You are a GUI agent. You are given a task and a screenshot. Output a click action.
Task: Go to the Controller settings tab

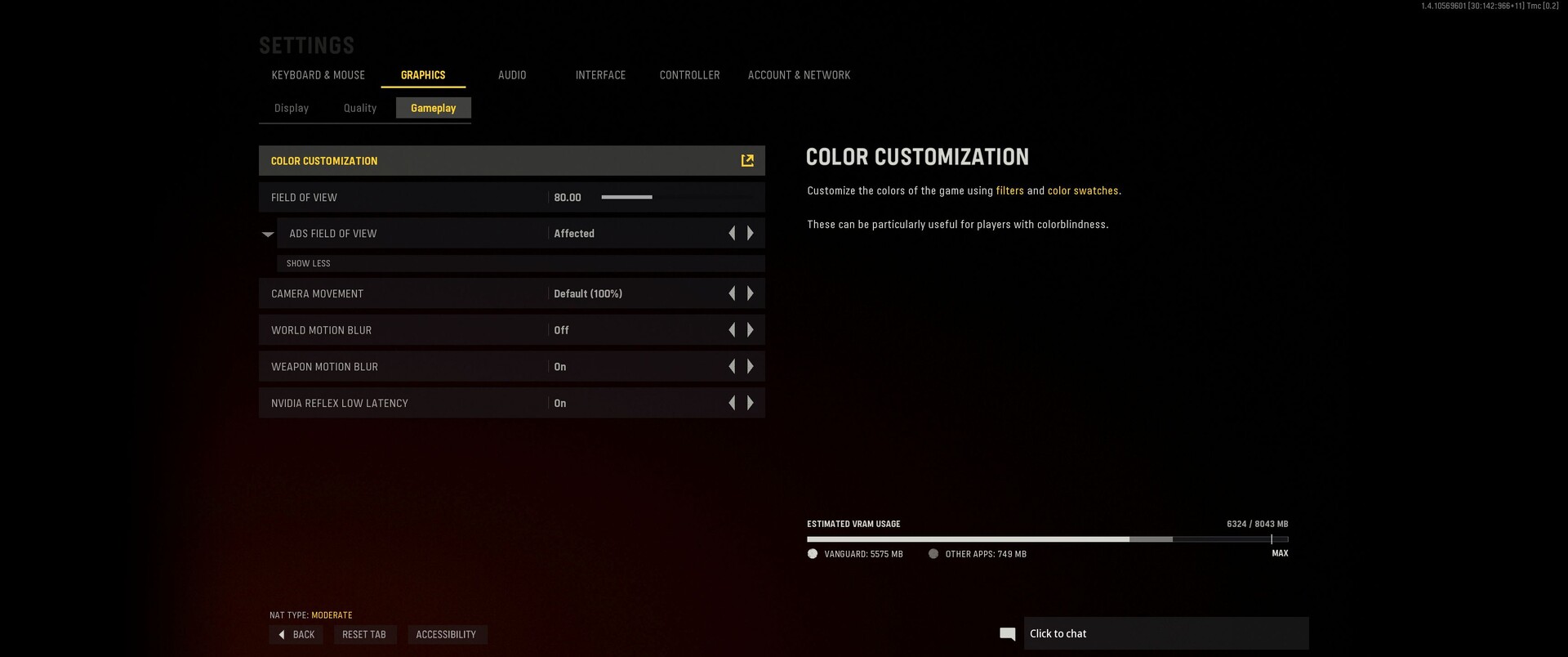[689, 75]
